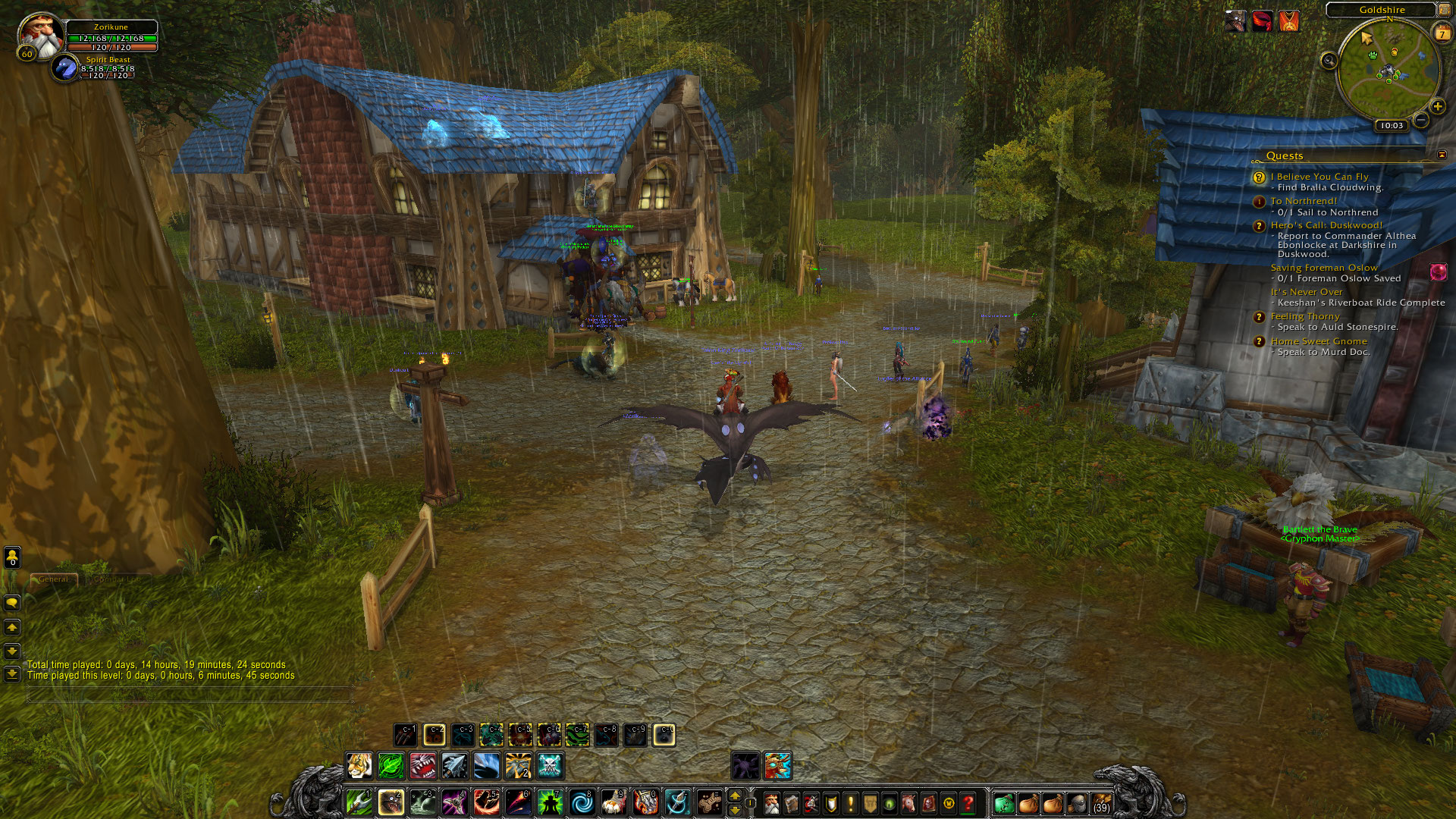The width and height of the screenshot is (1456, 819).
Task: Select the Spirit Beast pet portrait
Action: pyautogui.click(x=66, y=68)
